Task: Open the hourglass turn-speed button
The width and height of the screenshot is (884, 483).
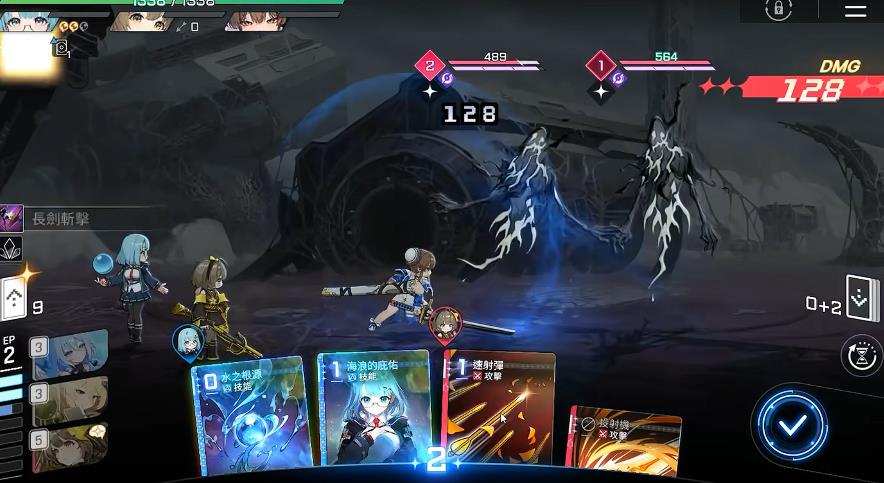Action: pos(864,355)
